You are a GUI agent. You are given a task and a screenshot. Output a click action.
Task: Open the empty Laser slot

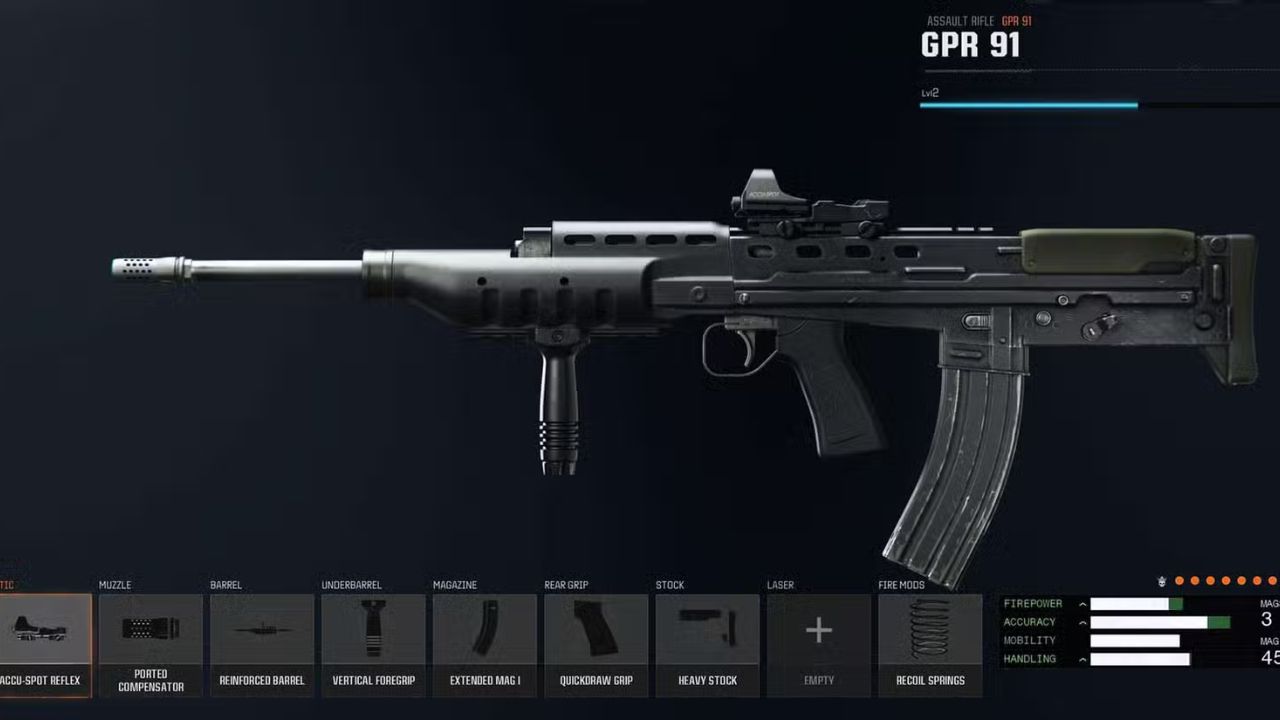[x=818, y=630]
